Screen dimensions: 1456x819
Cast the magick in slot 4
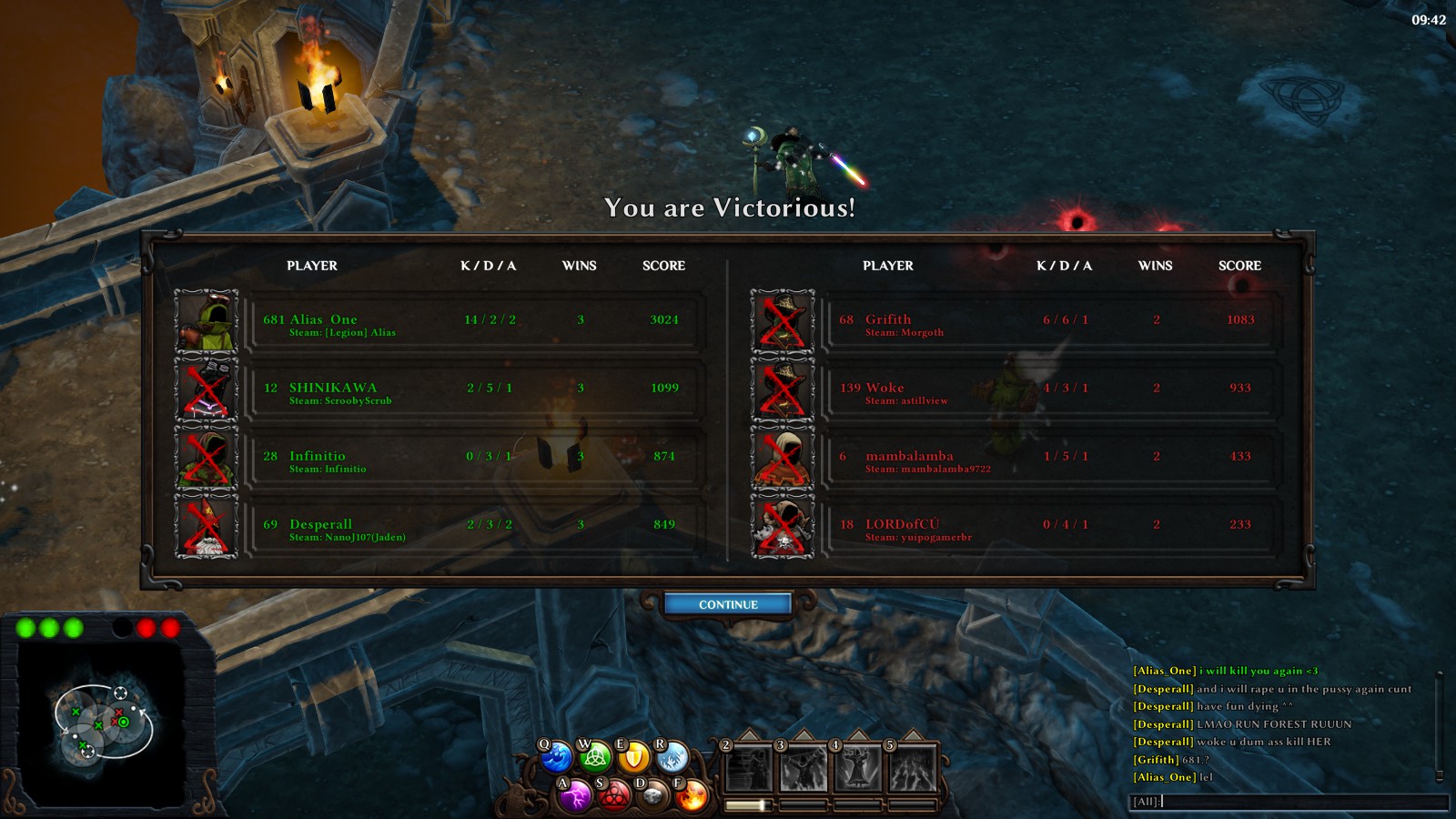click(858, 769)
